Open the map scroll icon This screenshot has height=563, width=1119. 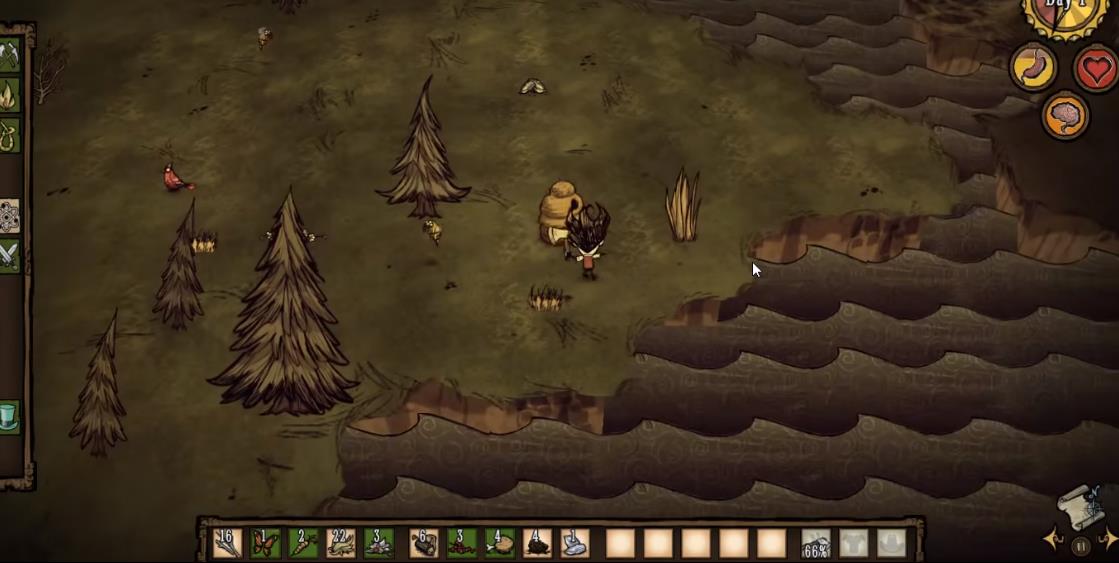click(1081, 506)
